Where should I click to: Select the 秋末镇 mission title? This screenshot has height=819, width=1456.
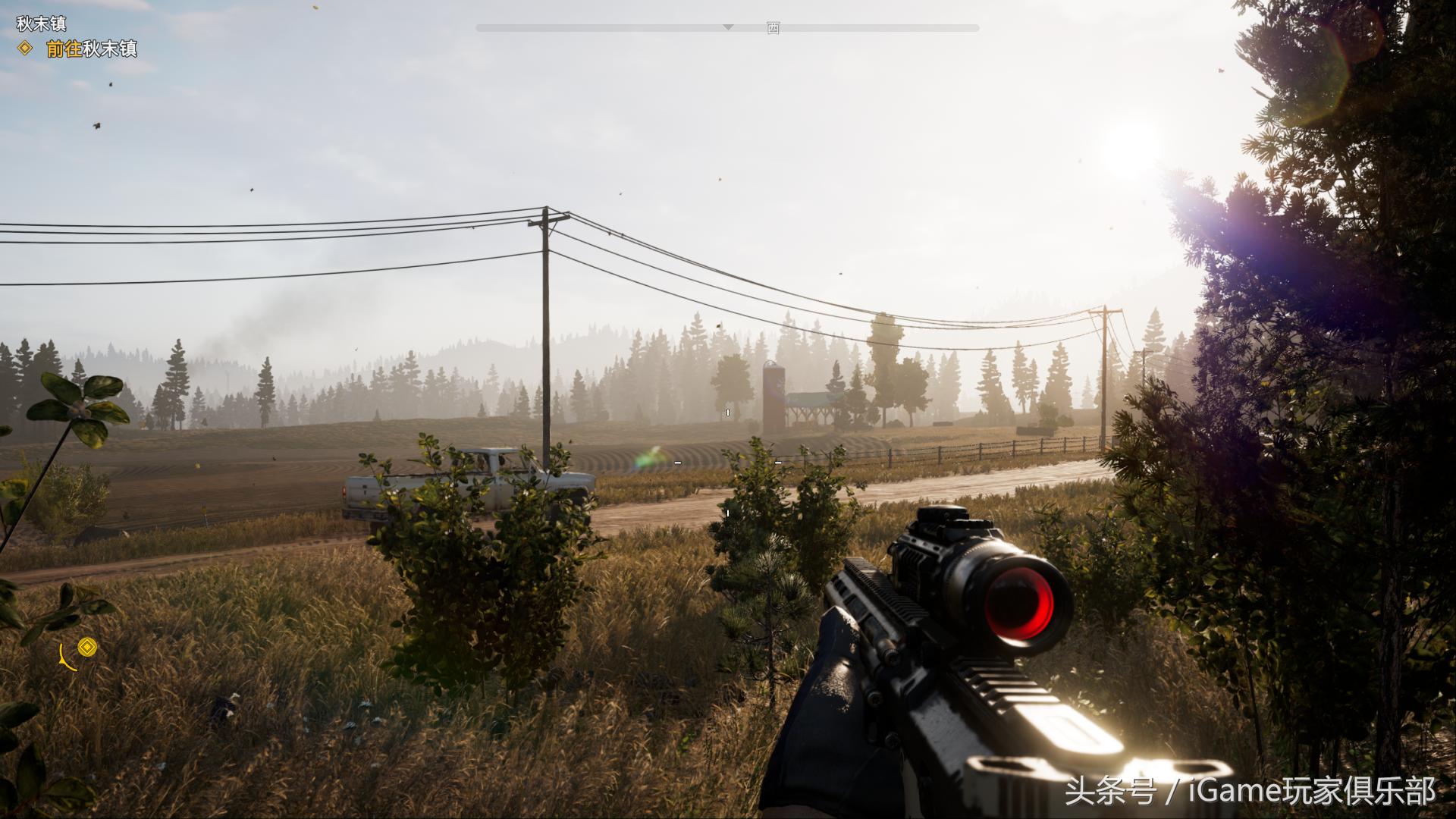pos(42,24)
